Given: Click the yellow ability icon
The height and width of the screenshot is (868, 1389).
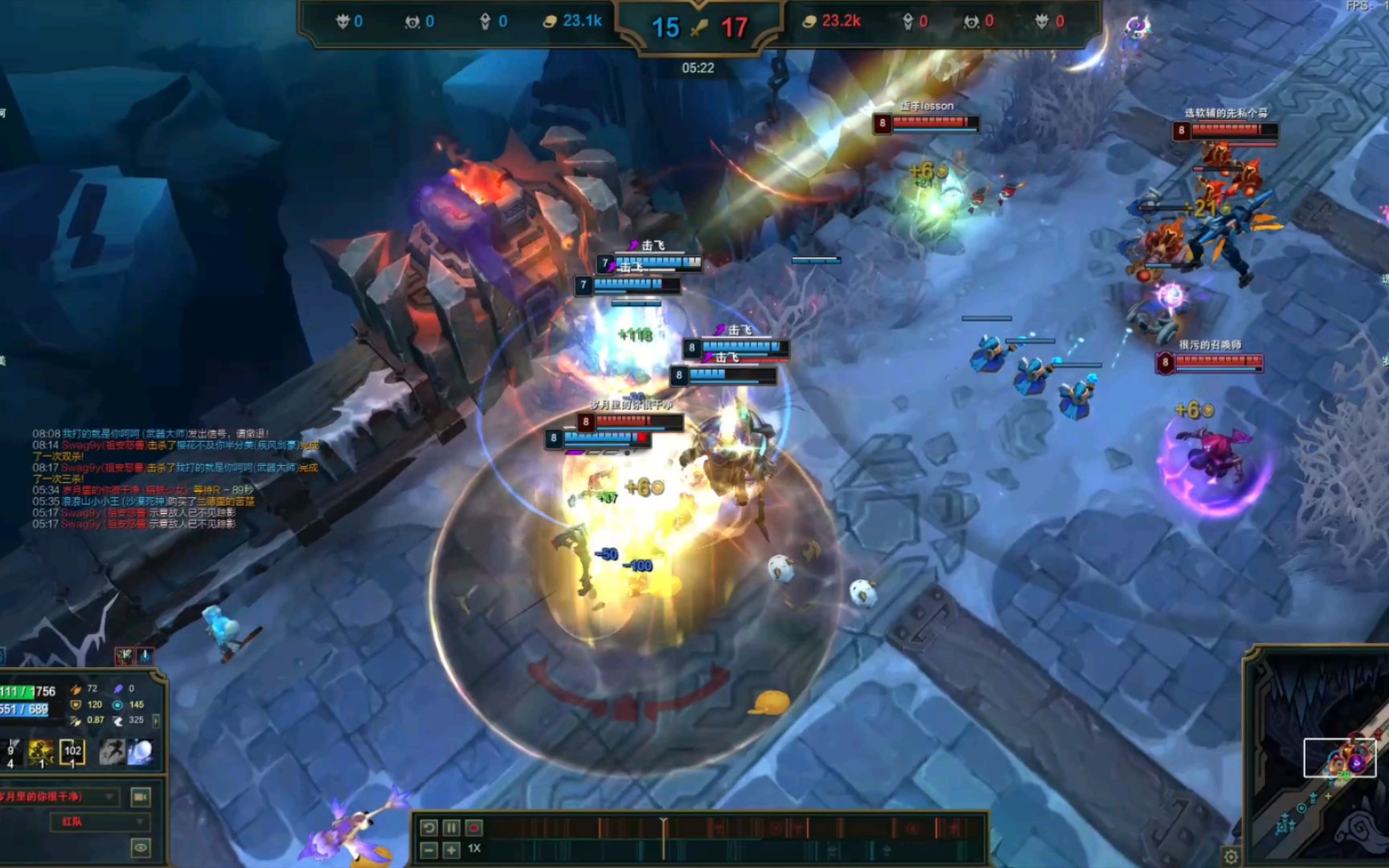Looking at the screenshot, I should pyautogui.click(x=41, y=752).
